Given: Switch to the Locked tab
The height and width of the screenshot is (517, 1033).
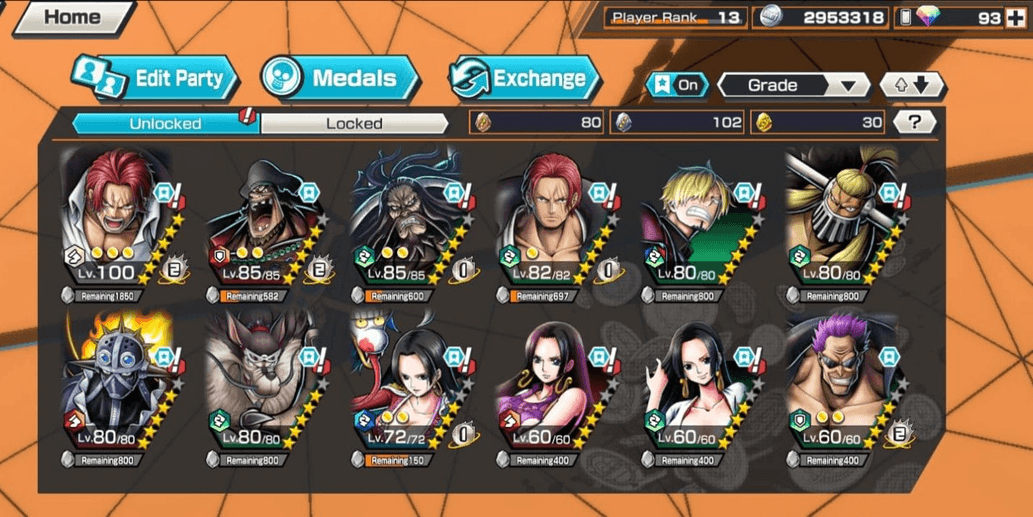Looking at the screenshot, I should 354,124.
